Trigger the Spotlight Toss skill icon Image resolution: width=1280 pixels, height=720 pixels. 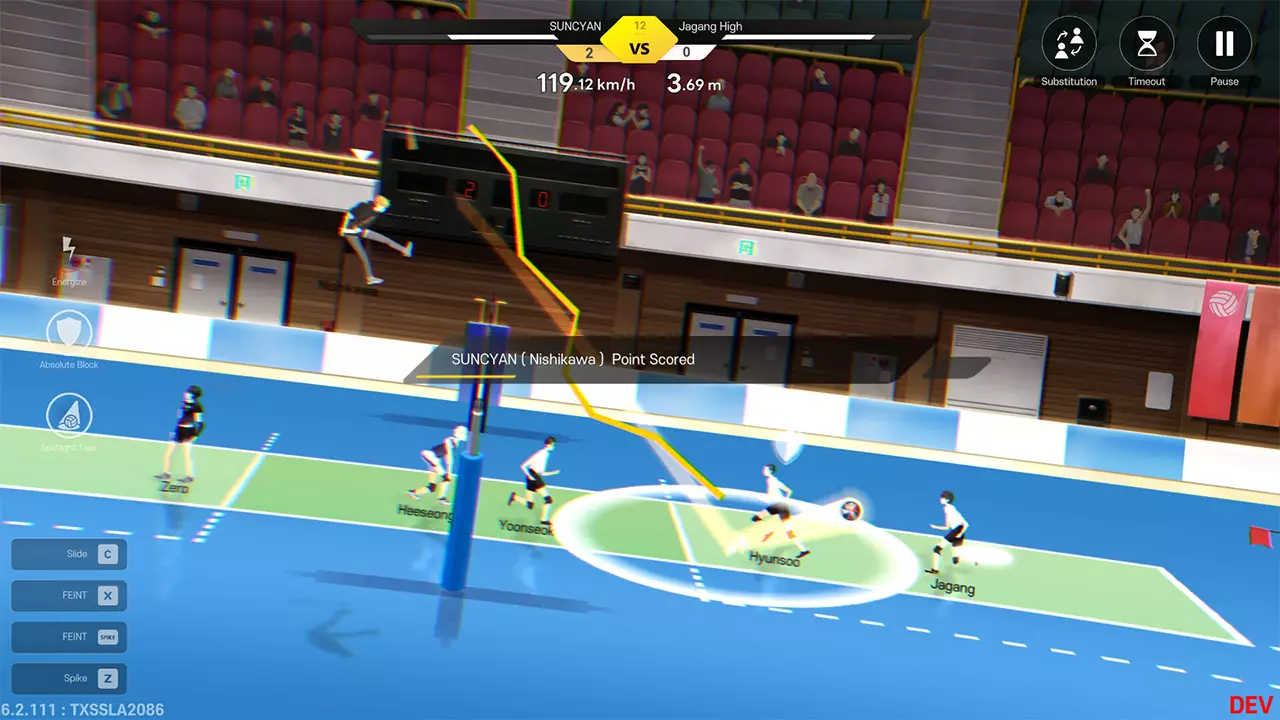69,416
